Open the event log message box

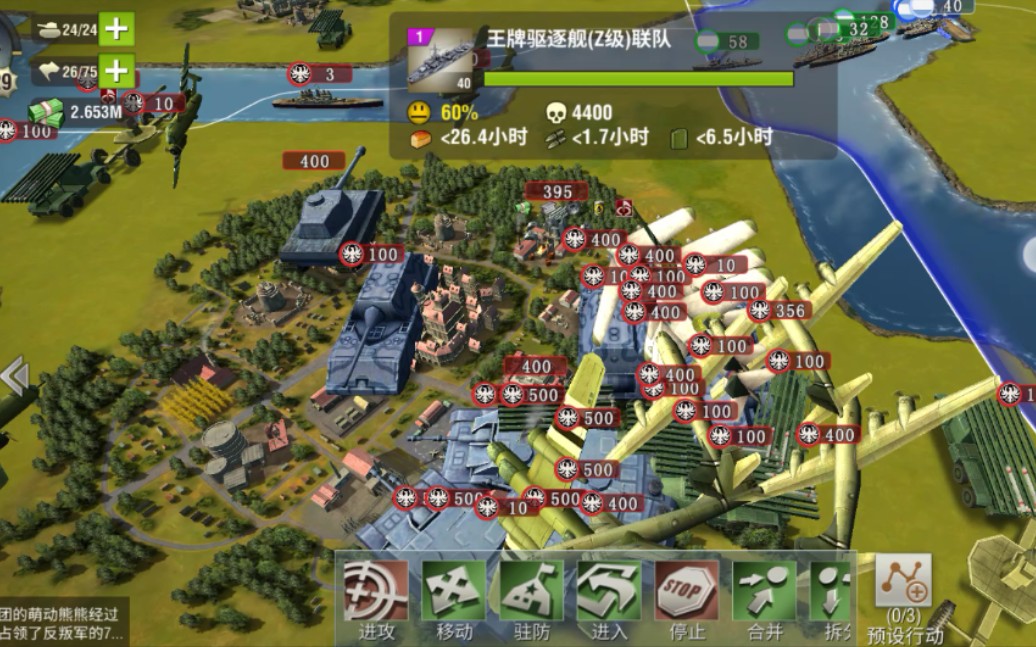click(x=62, y=623)
